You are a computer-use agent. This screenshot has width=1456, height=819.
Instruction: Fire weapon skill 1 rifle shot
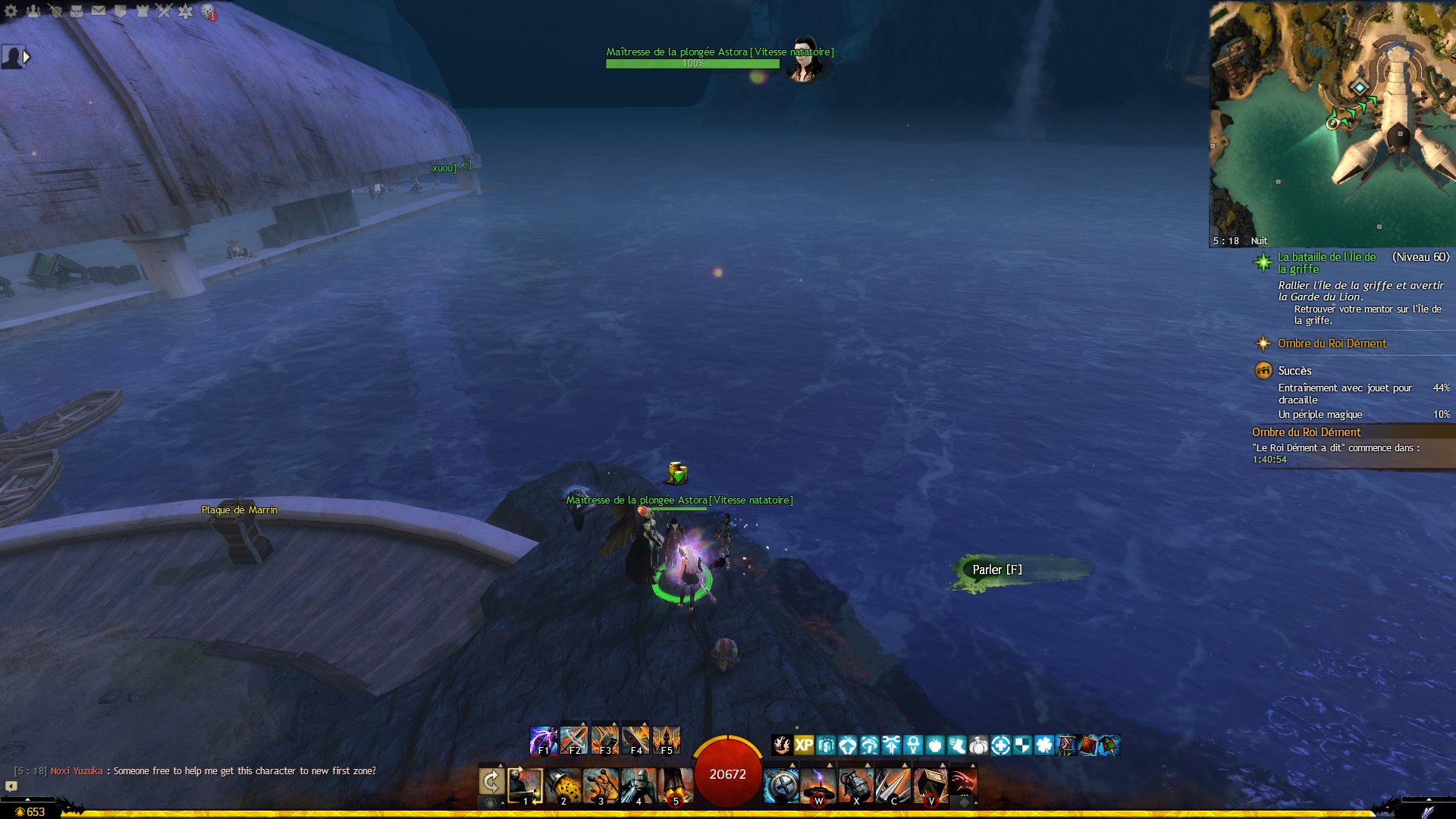[x=525, y=786]
